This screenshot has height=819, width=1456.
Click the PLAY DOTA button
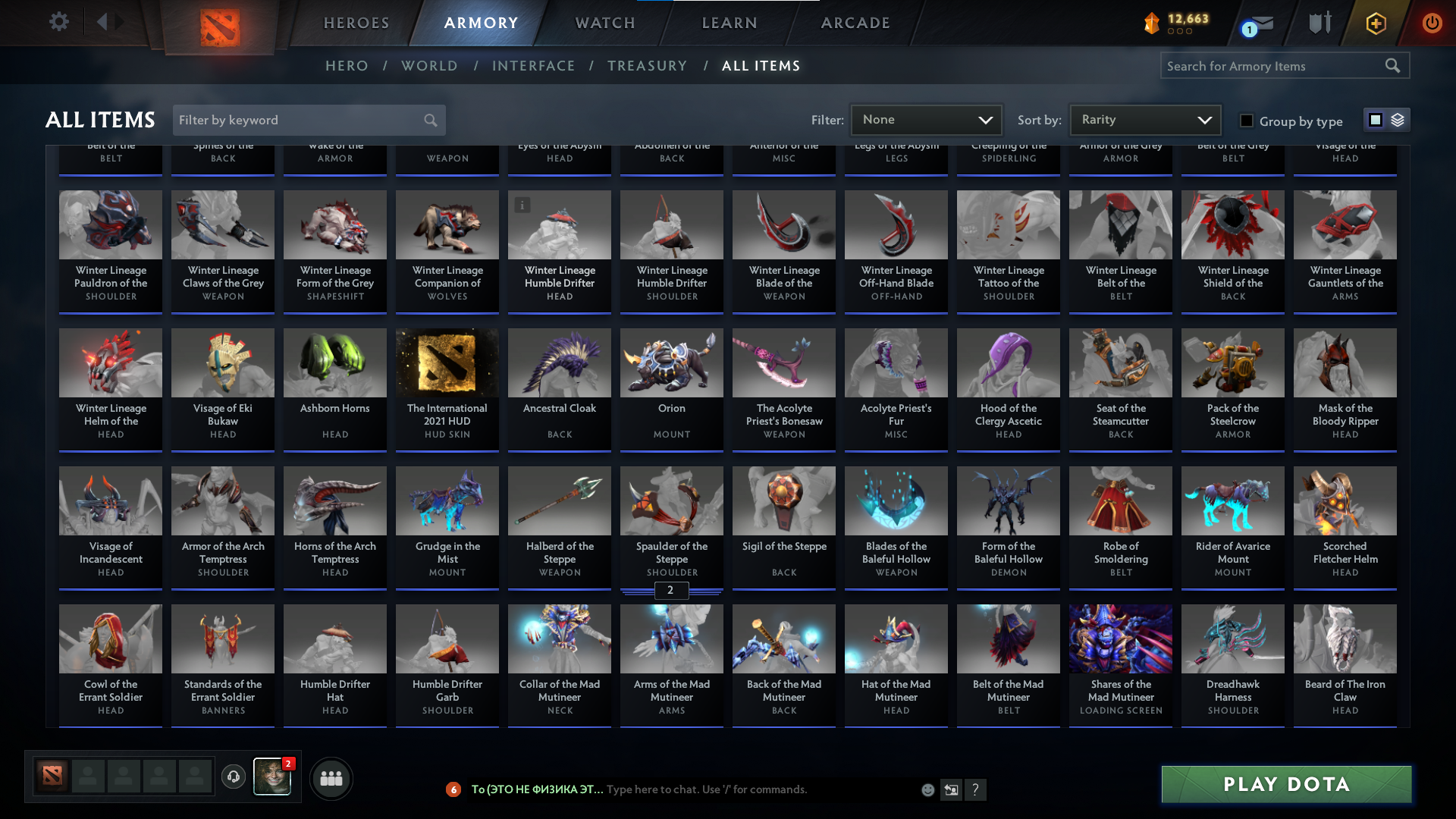pos(1285,784)
